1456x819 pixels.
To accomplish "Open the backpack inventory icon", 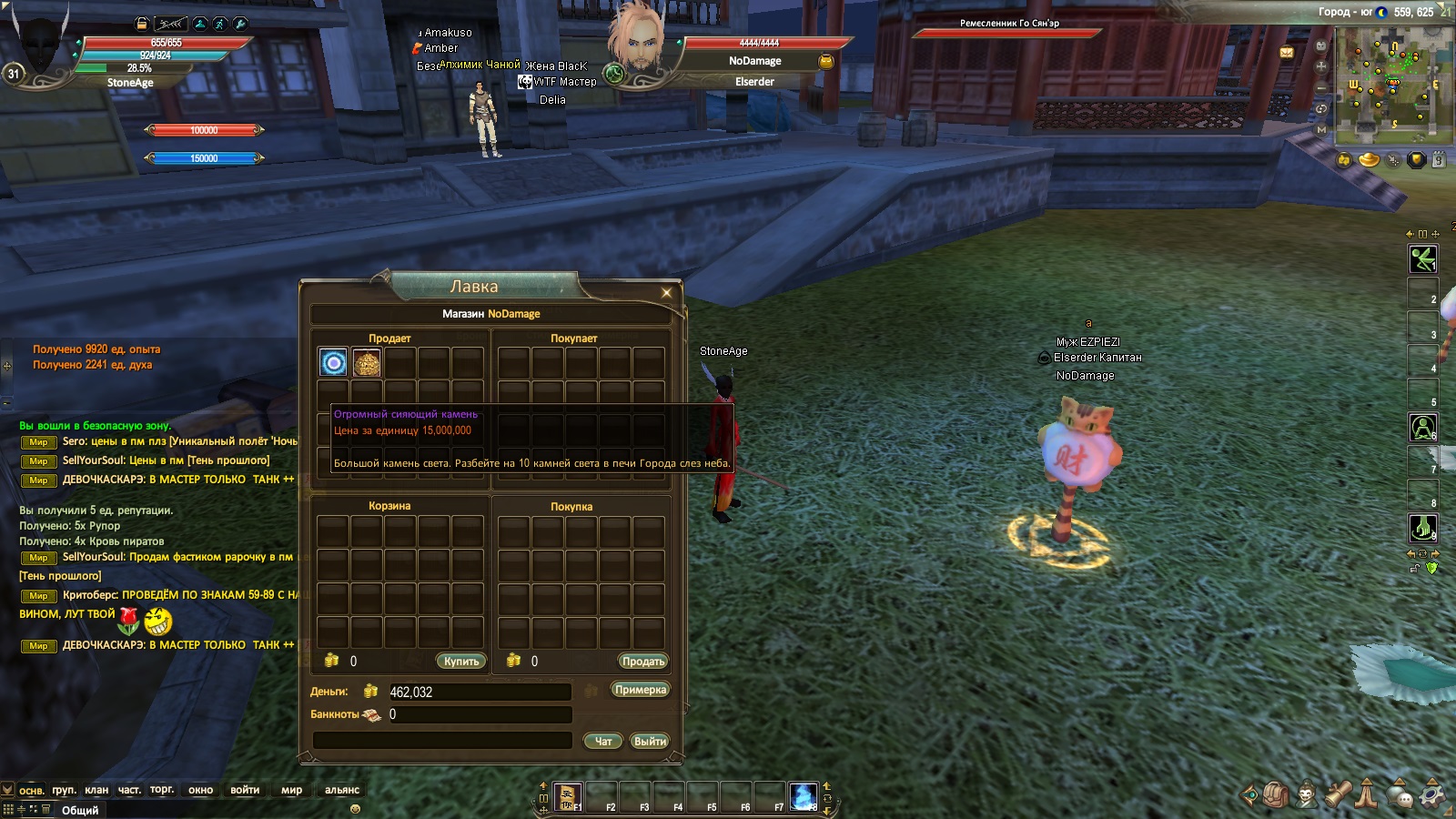I will 1275,794.
